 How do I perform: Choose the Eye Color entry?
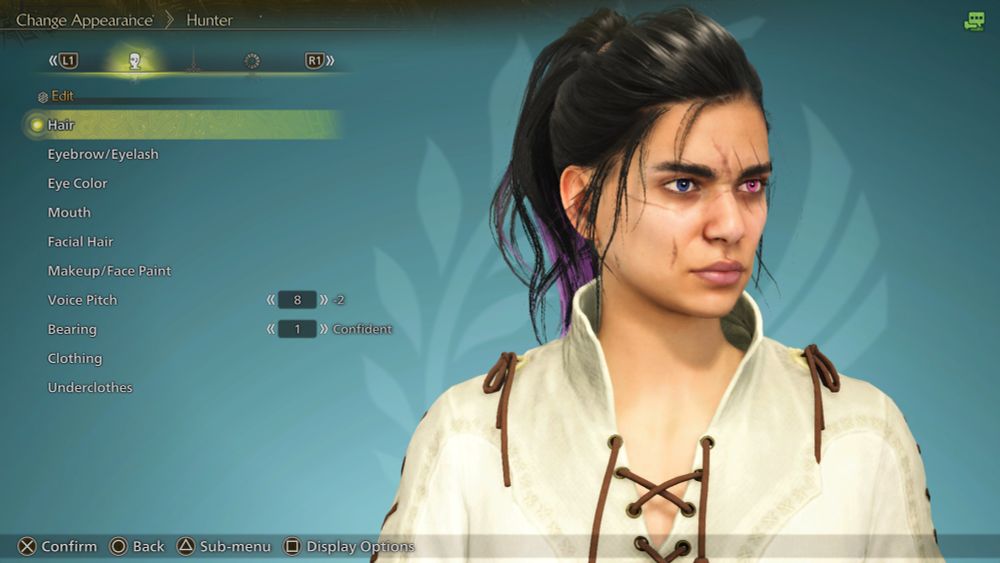pyautogui.click(x=78, y=183)
